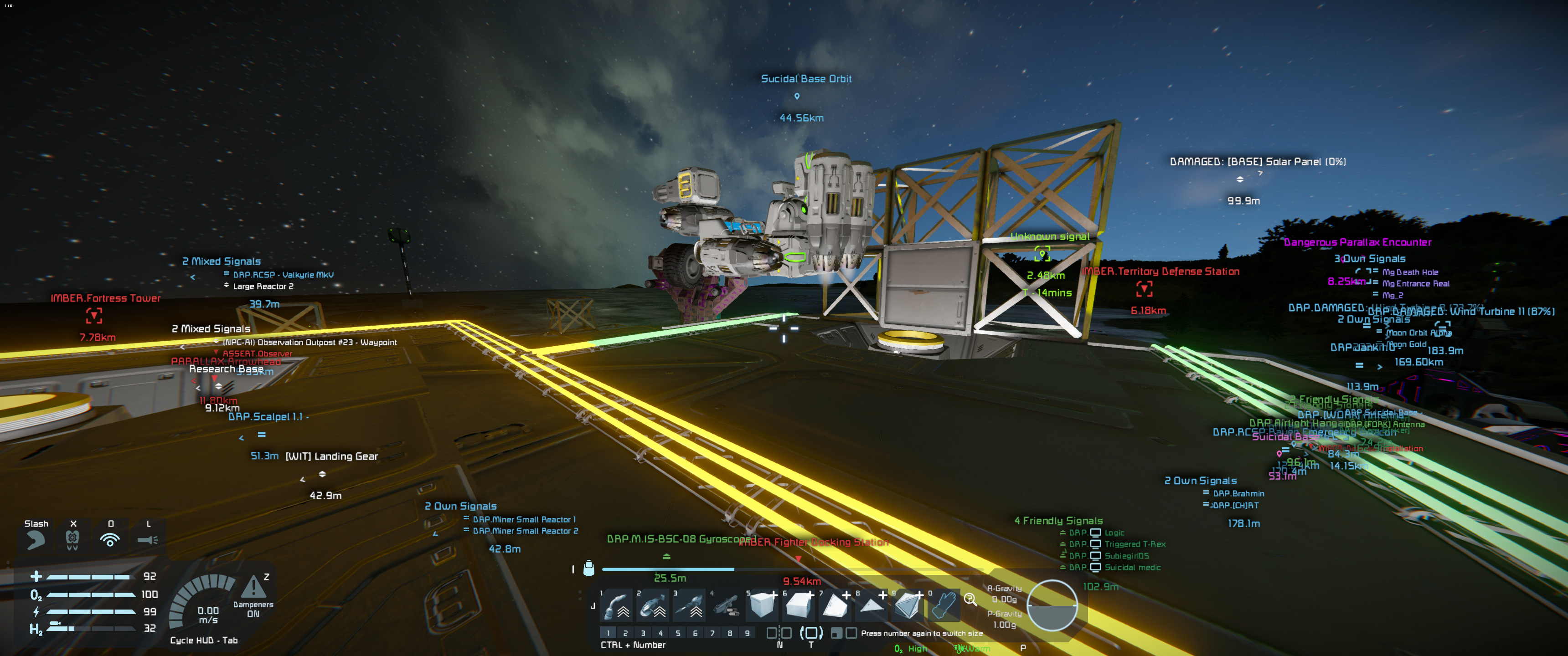Viewport: 1568px width, 656px height.
Task: Toggle the block symmetry mode icon
Action: click(779, 633)
